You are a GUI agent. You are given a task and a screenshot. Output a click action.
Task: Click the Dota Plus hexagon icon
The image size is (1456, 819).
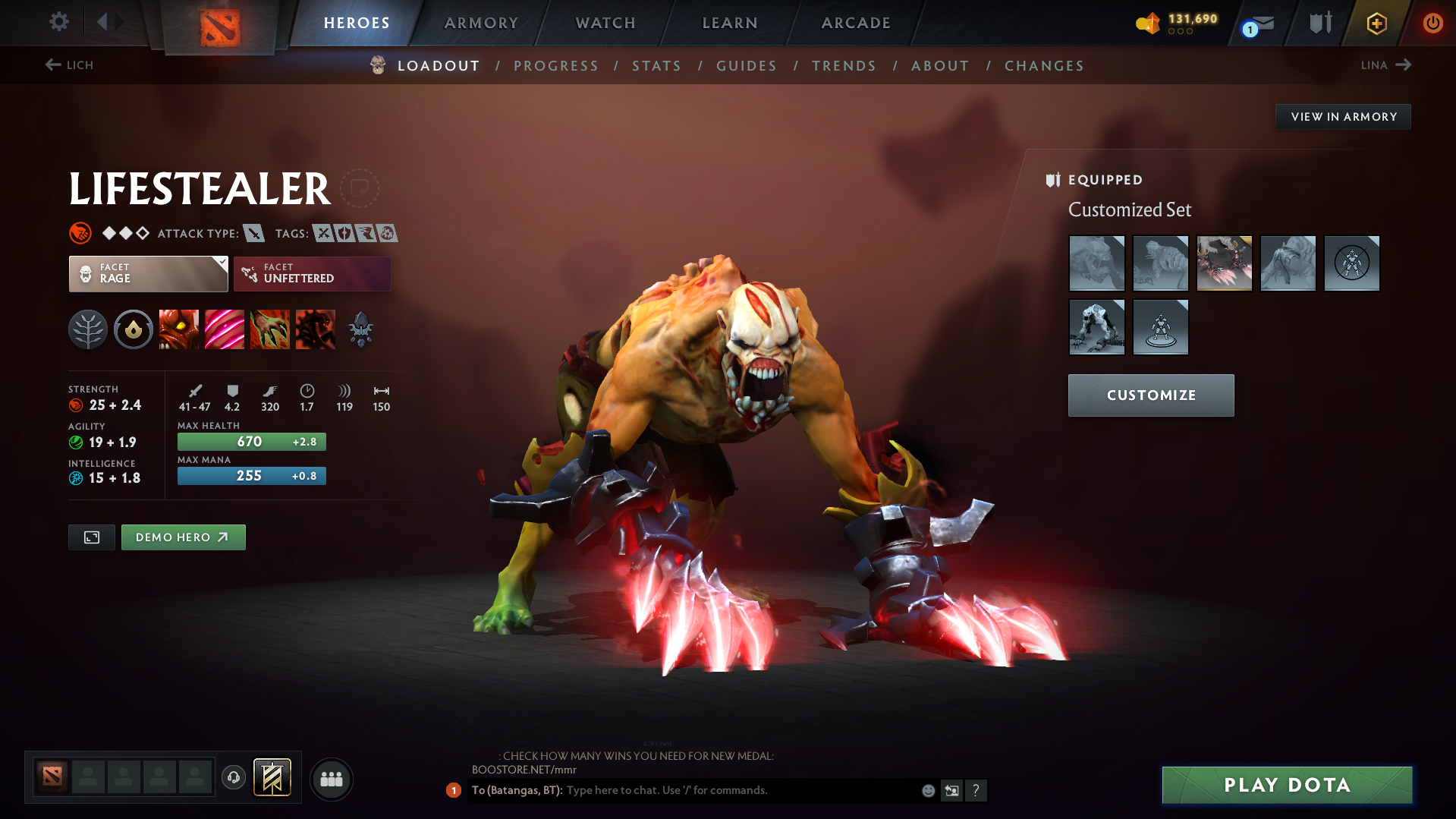pyautogui.click(x=1376, y=23)
